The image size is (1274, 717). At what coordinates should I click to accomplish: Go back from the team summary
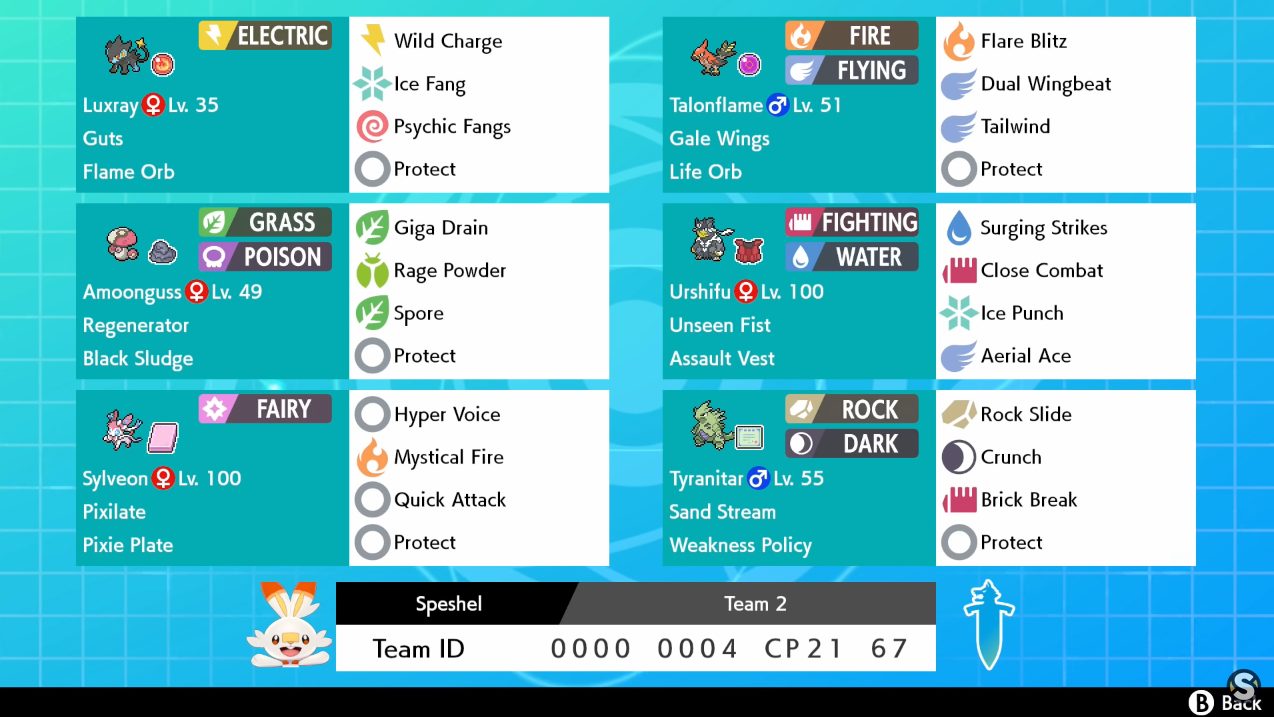click(1225, 702)
